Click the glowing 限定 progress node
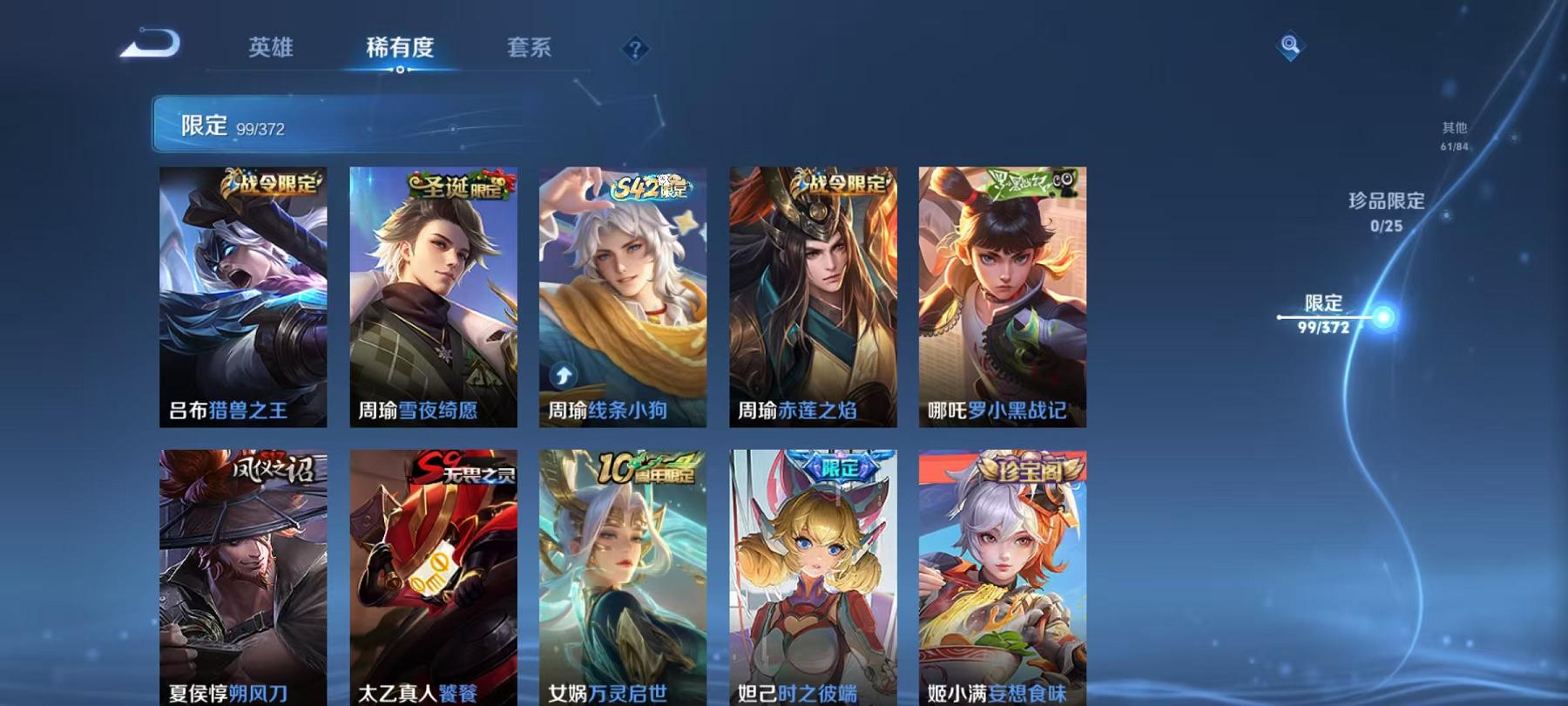 pos(1382,316)
